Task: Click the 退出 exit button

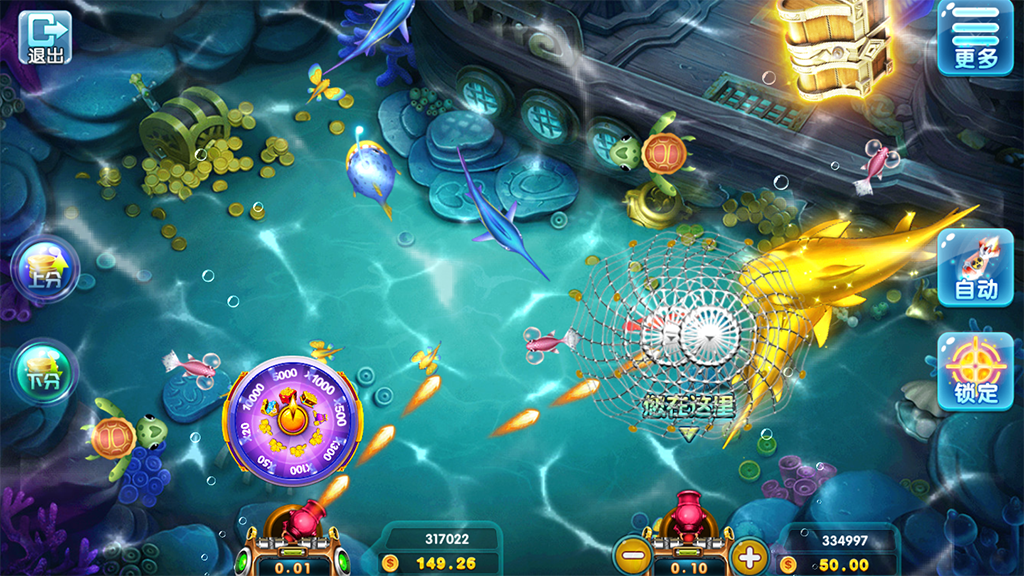Action: coord(46,38)
